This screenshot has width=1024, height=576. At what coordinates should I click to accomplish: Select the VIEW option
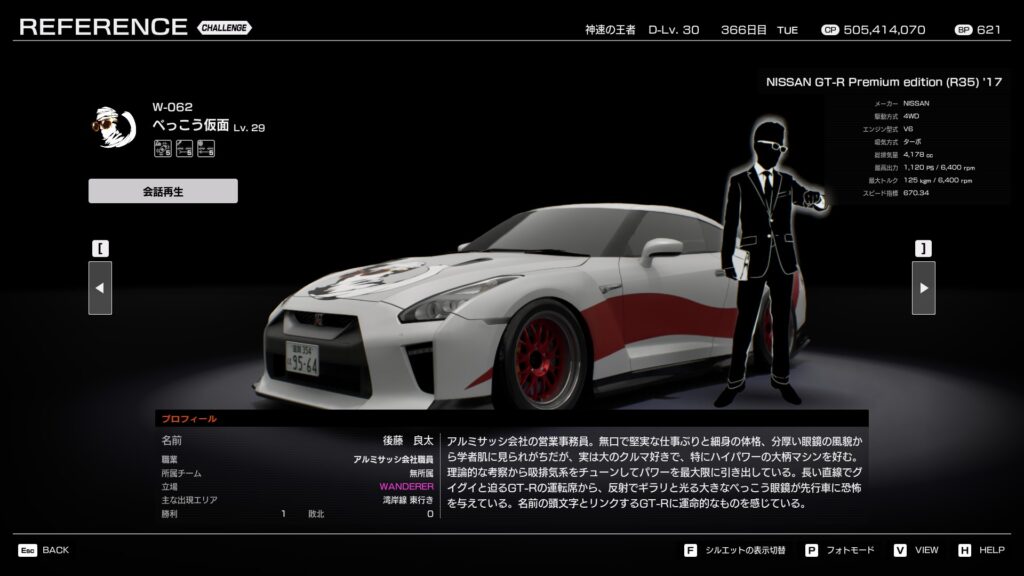click(x=926, y=550)
